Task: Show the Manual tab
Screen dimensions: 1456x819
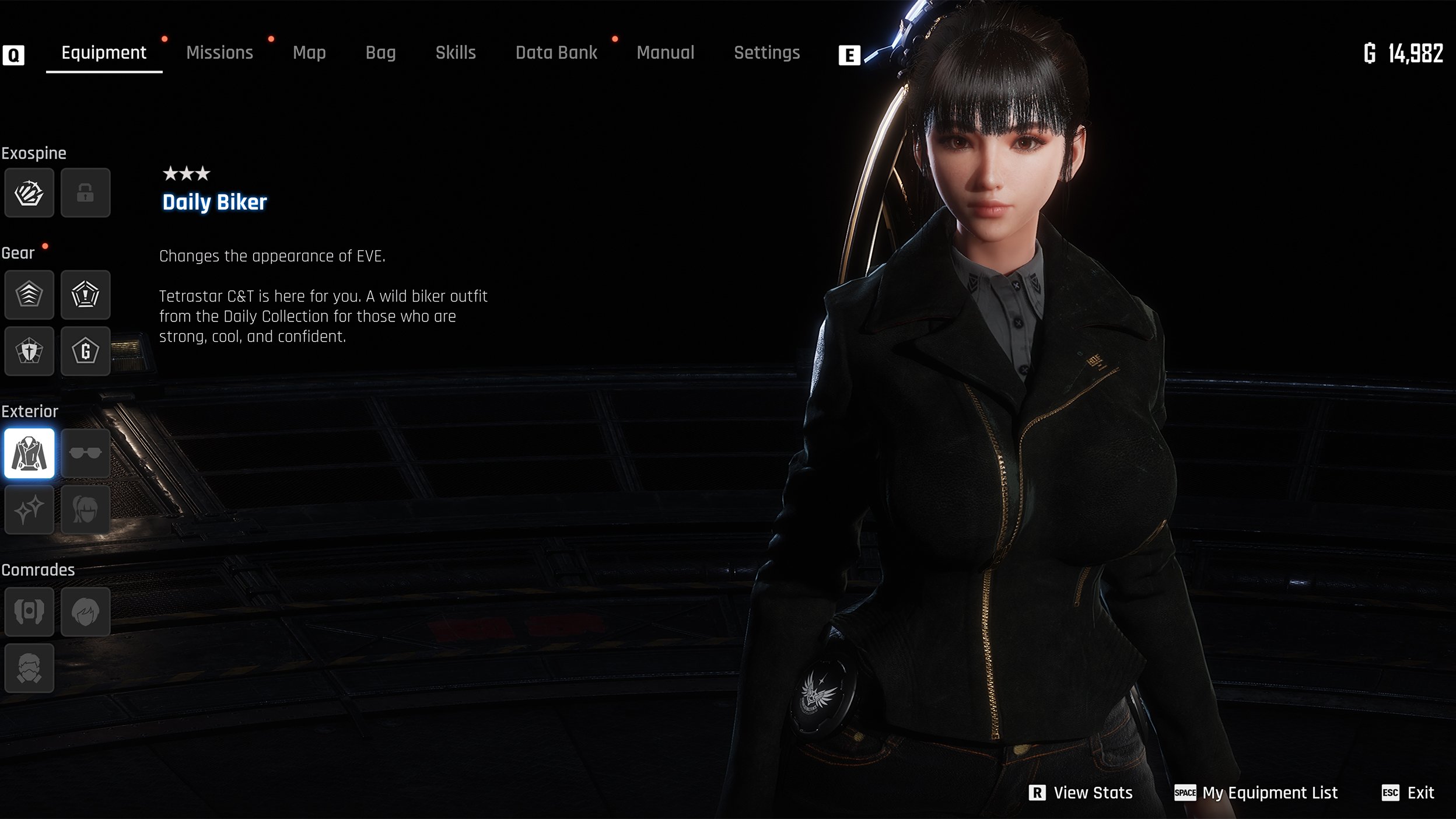Action: 665,52
